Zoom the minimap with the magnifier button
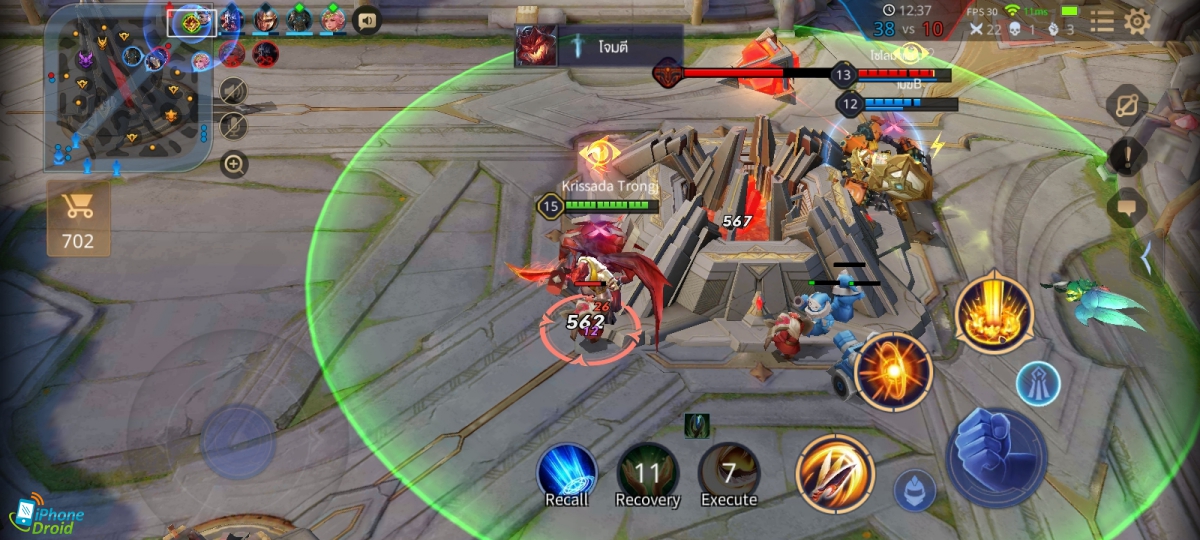Viewport: 1200px width, 540px height. click(234, 163)
